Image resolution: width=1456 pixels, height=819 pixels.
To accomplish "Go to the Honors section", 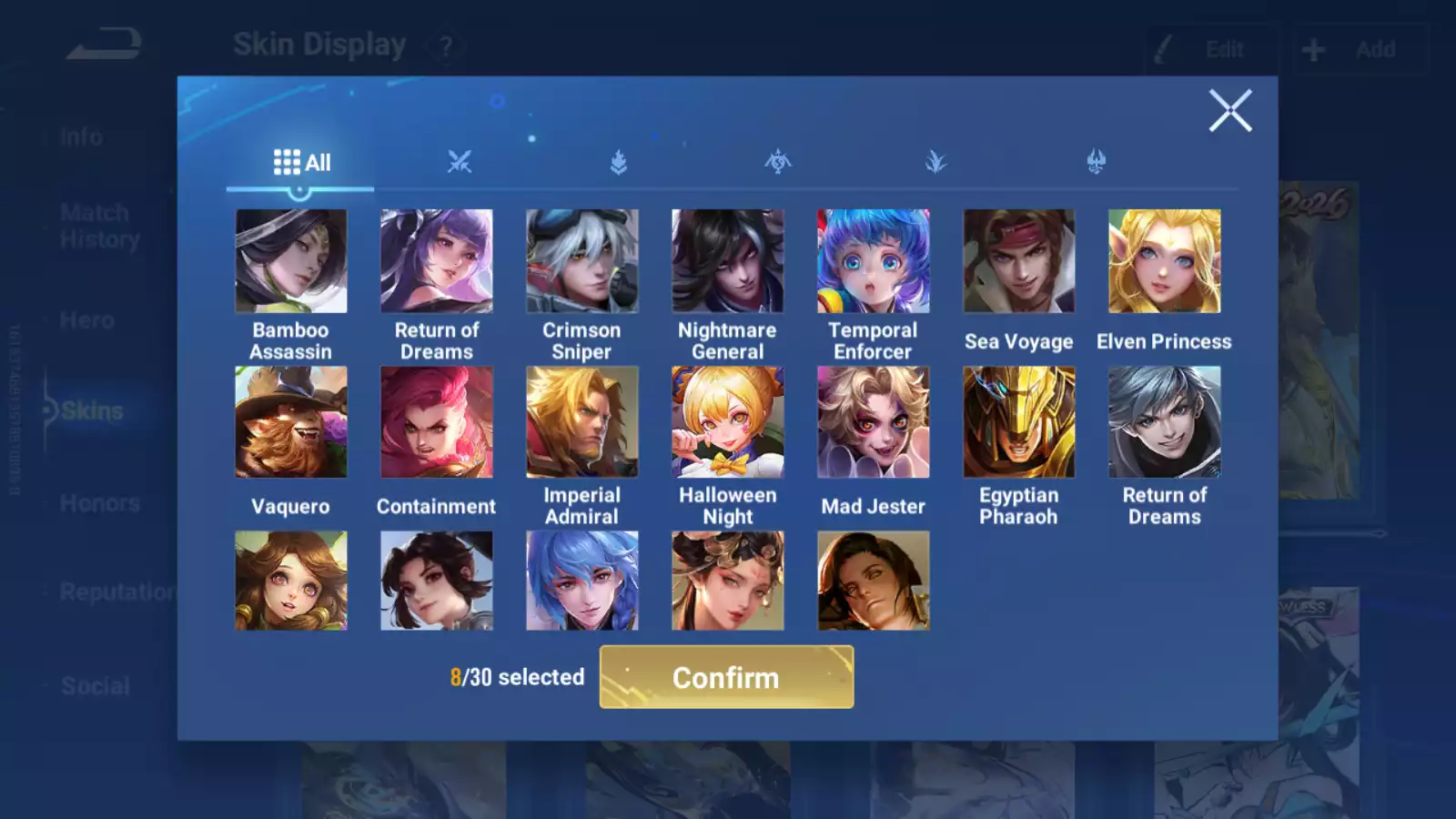I will 98,502.
